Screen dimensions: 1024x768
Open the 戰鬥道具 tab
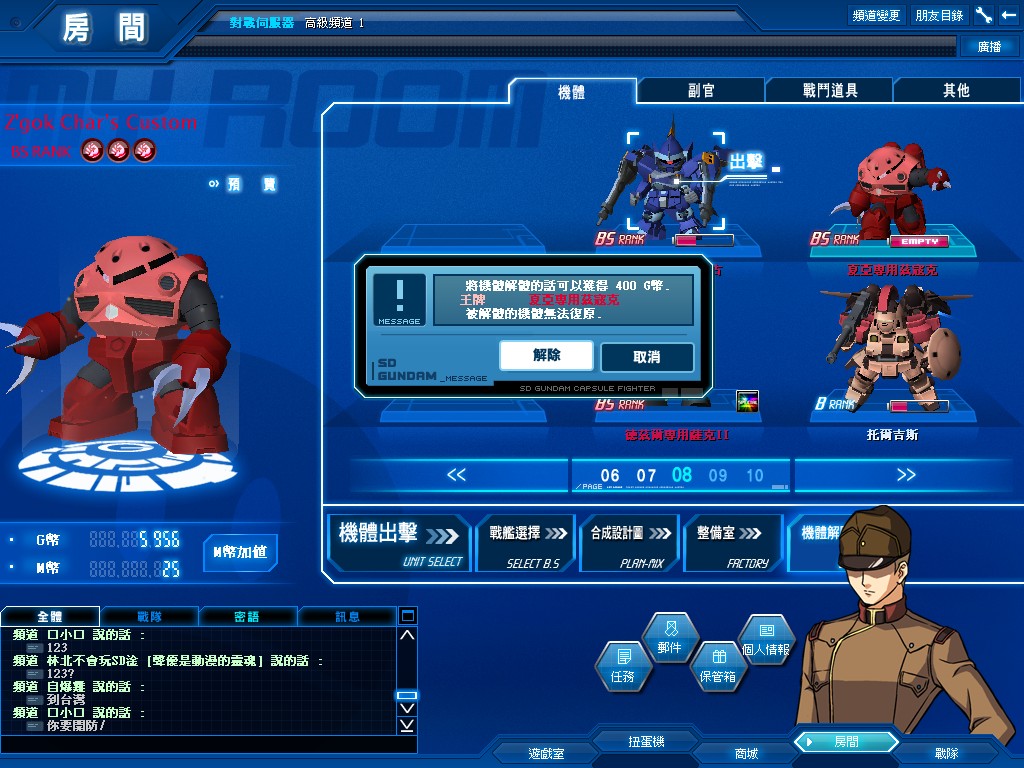click(829, 91)
